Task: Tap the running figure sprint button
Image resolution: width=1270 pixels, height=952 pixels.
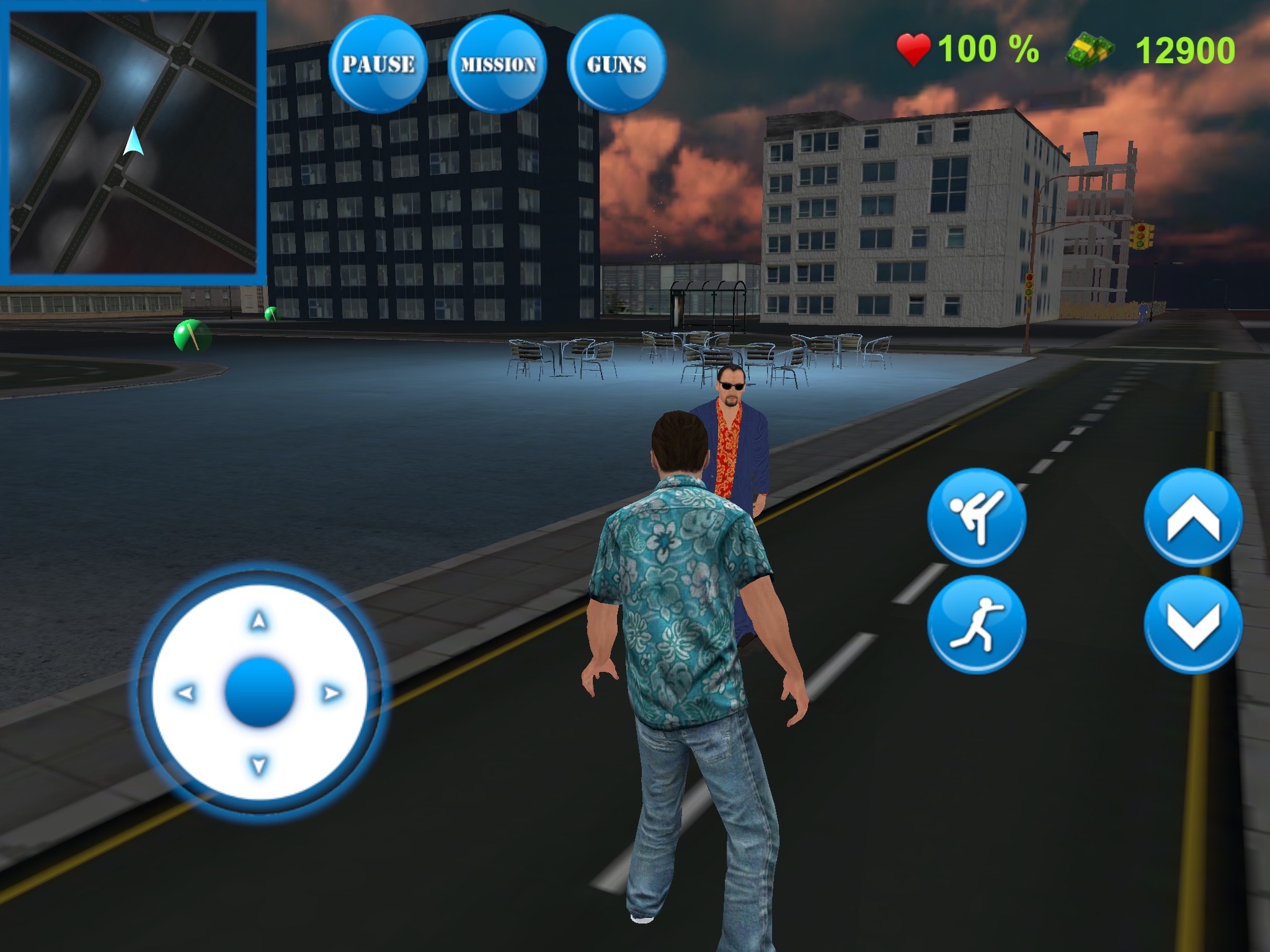Action: [x=977, y=625]
